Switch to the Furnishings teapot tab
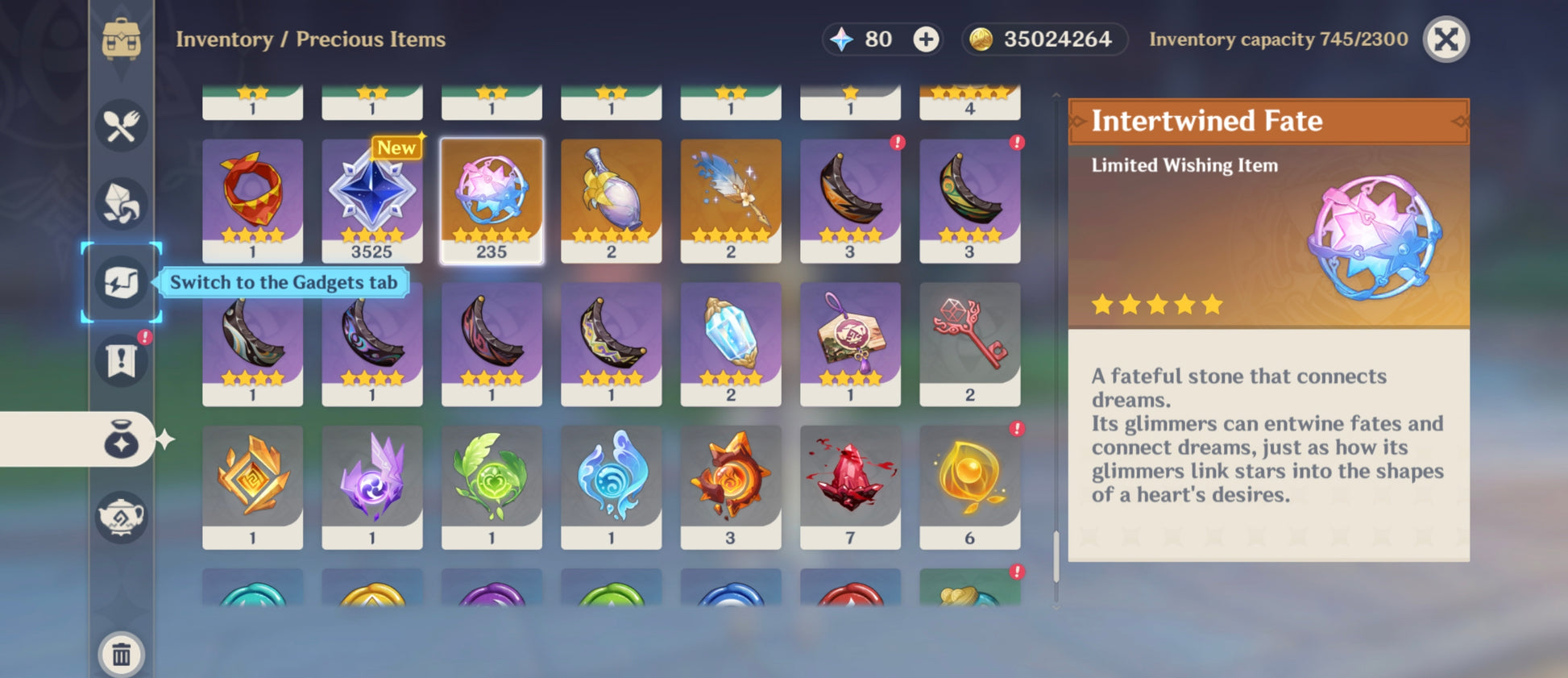The height and width of the screenshot is (678, 1568). [x=121, y=517]
